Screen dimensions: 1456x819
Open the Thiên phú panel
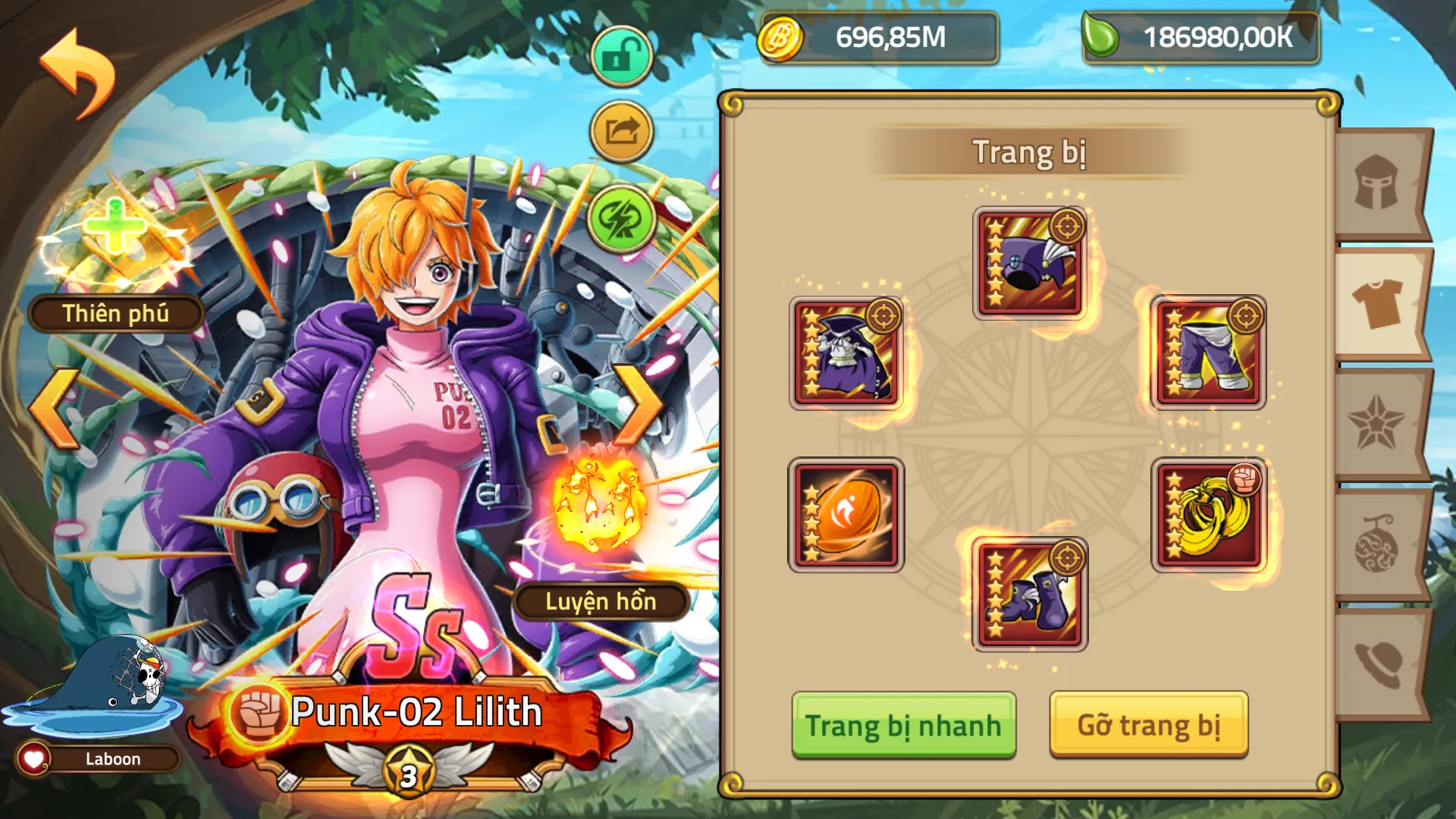(114, 313)
